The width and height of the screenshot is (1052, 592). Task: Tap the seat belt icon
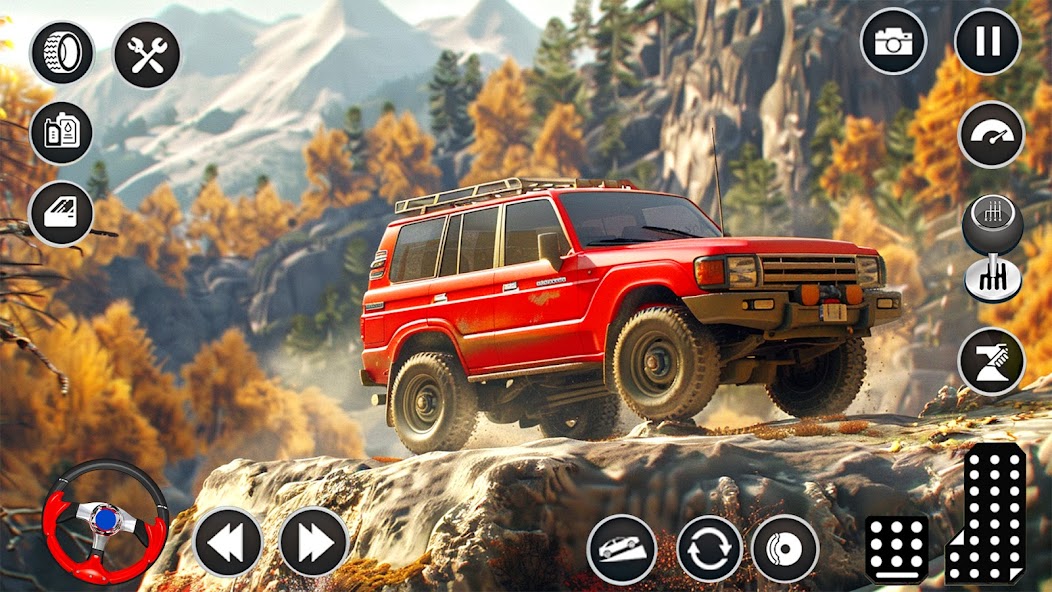pyautogui.click(x=991, y=361)
